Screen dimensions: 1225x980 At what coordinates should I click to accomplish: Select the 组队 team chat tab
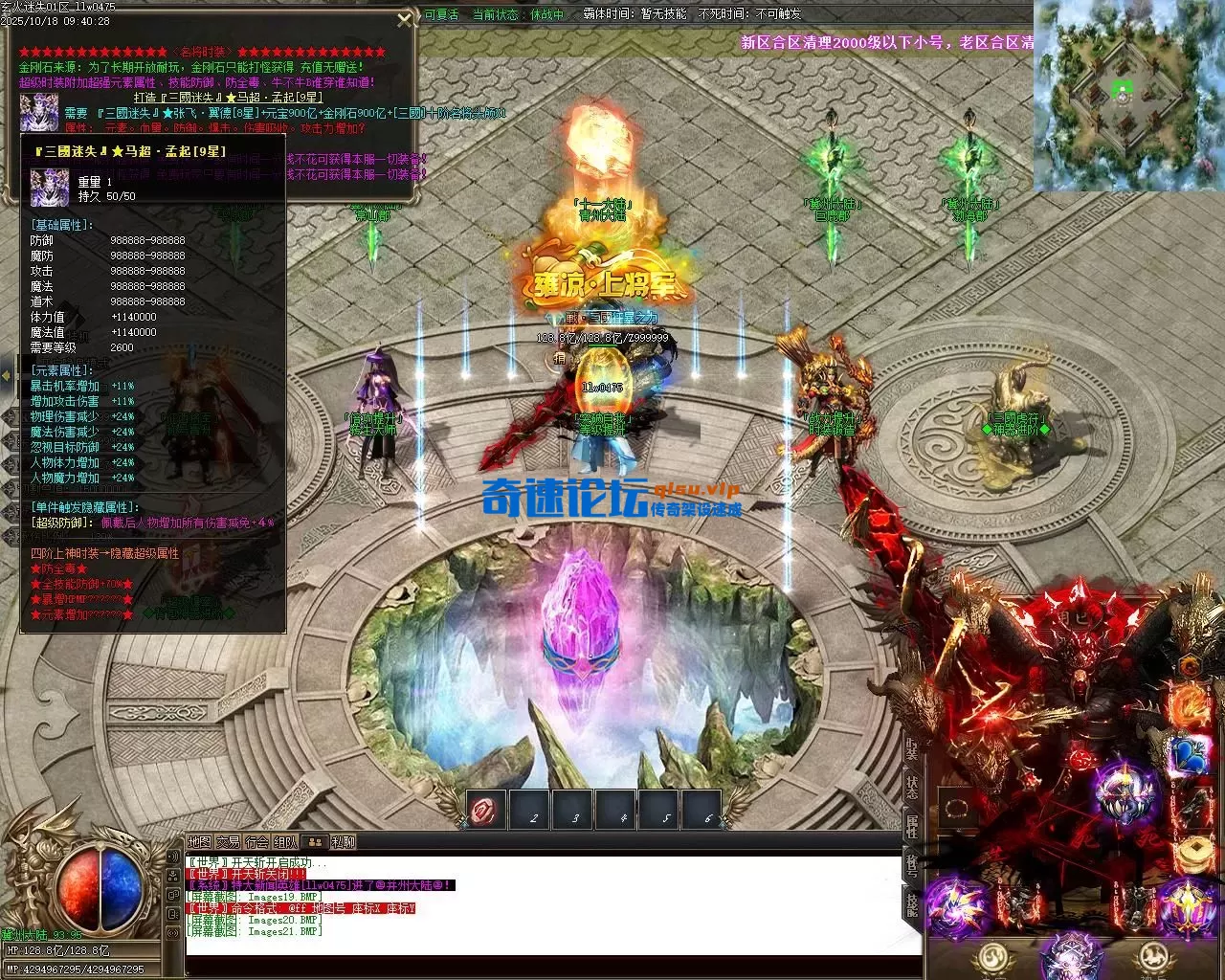(x=285, y=842)
